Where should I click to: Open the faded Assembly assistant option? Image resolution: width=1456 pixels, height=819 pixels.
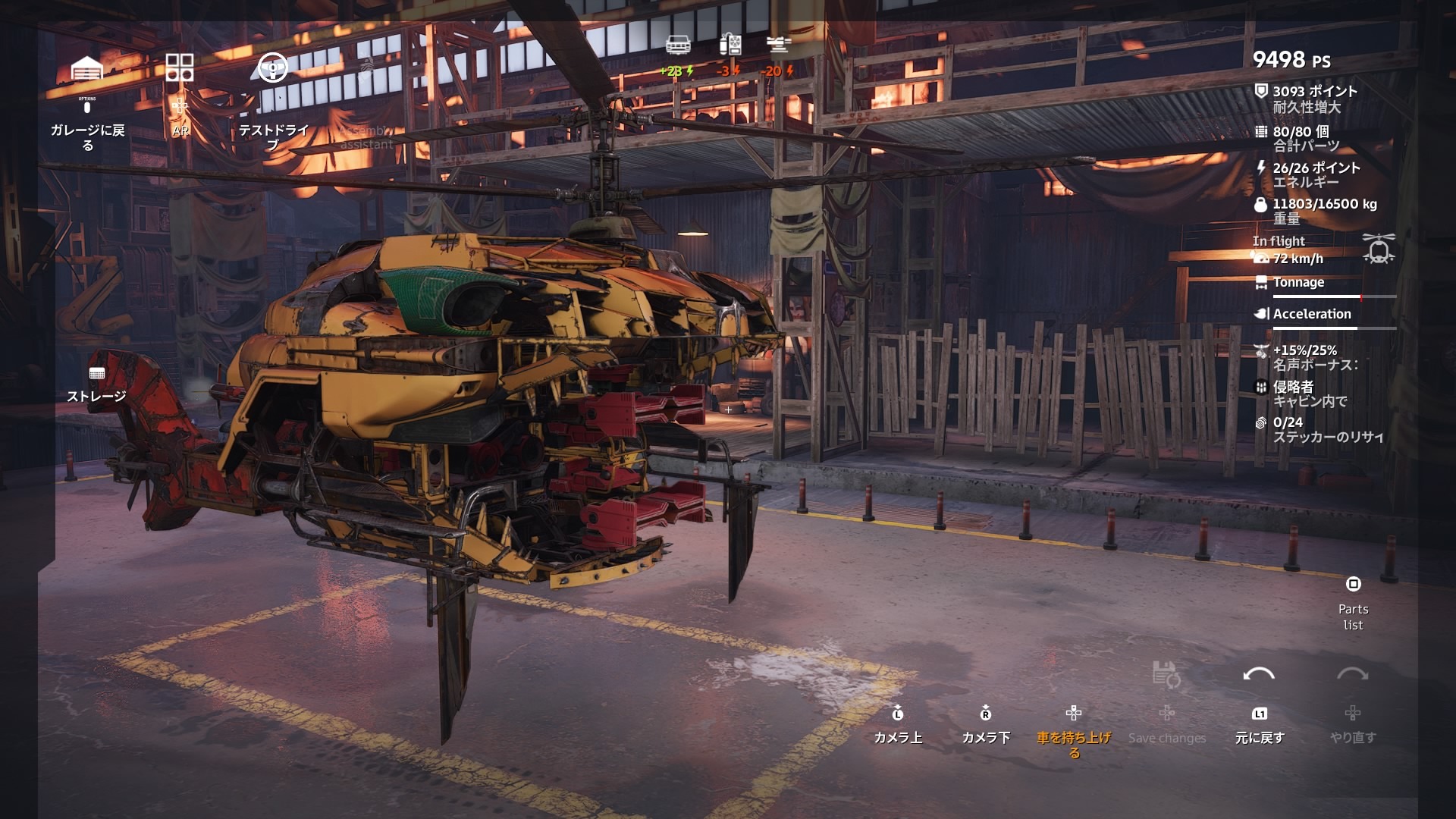(x=366, y=136)
